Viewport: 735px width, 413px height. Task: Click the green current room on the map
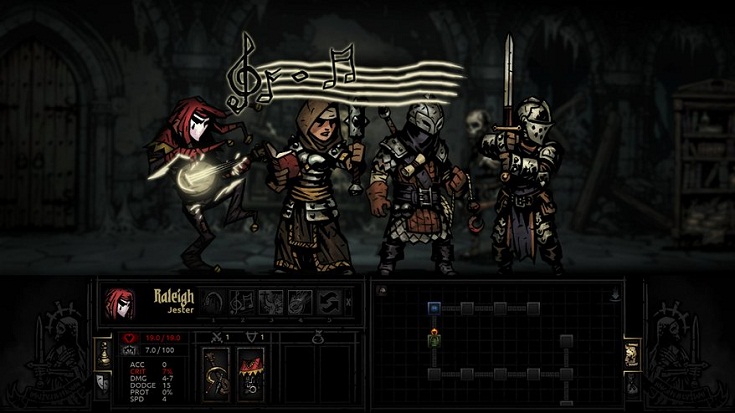[x=434, y=341]
